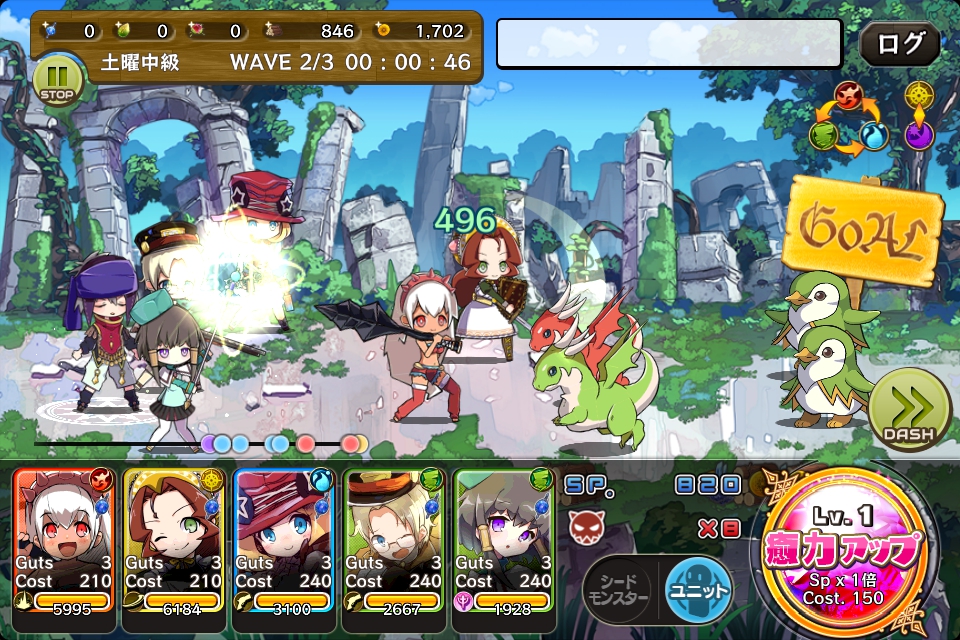
Task: Tap the DASH button
Action: (908, 414)
